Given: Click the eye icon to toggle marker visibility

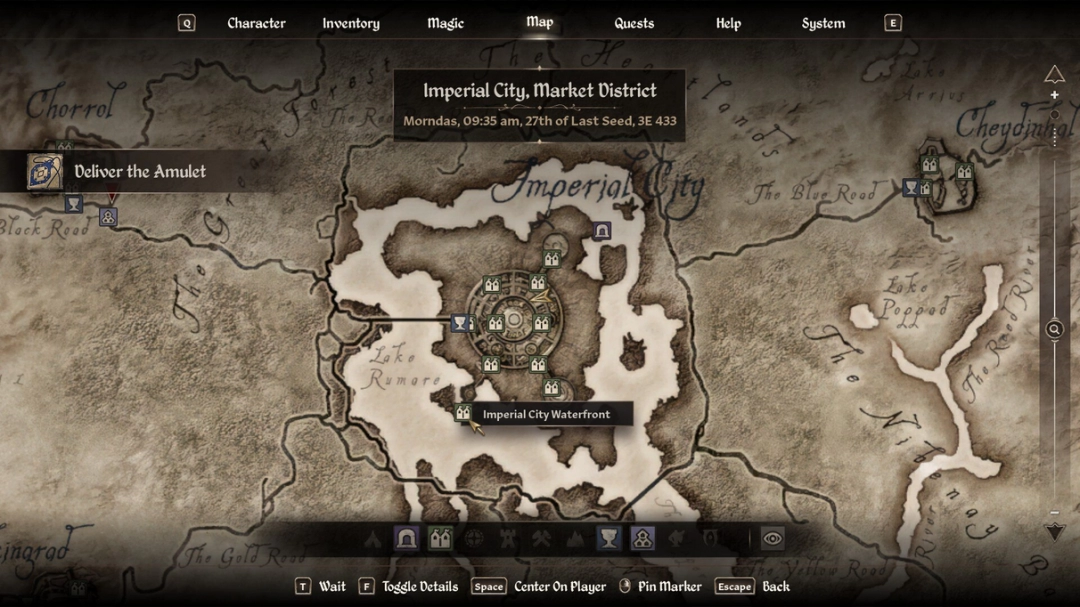Looking at the screenshot, I should coord(772,538).
